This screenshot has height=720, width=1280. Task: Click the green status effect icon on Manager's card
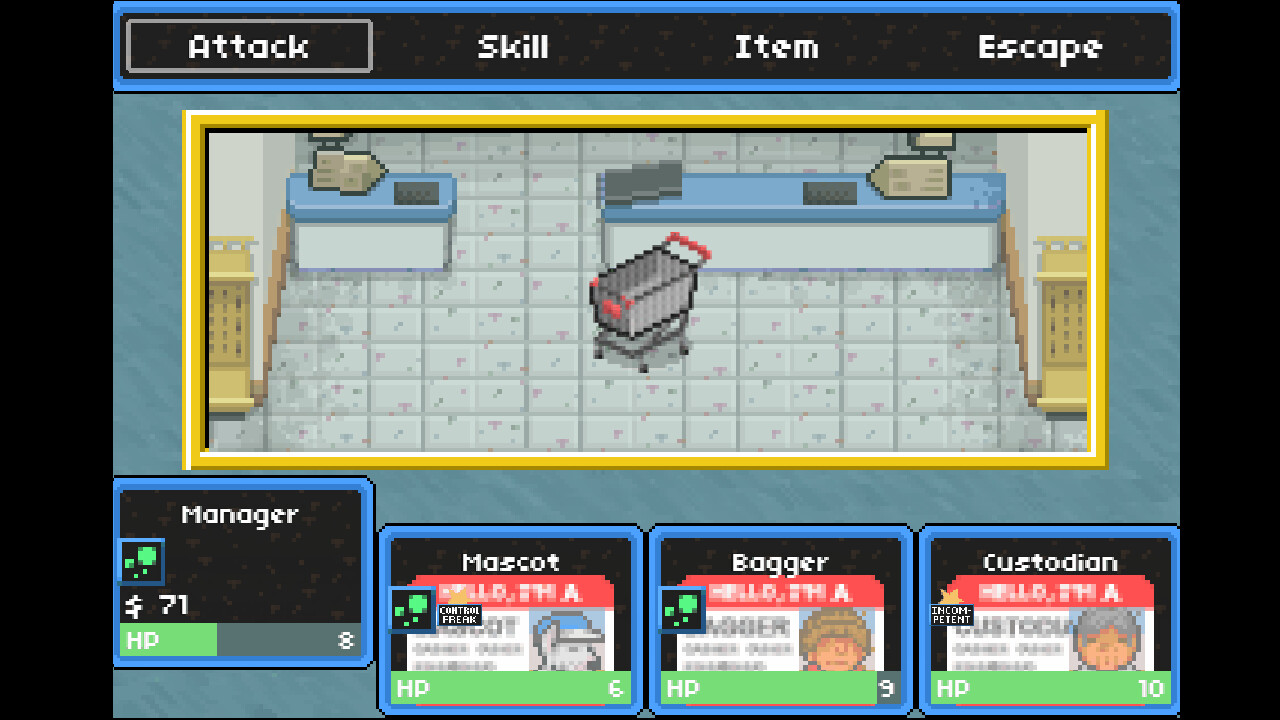[x=140, y=562]
